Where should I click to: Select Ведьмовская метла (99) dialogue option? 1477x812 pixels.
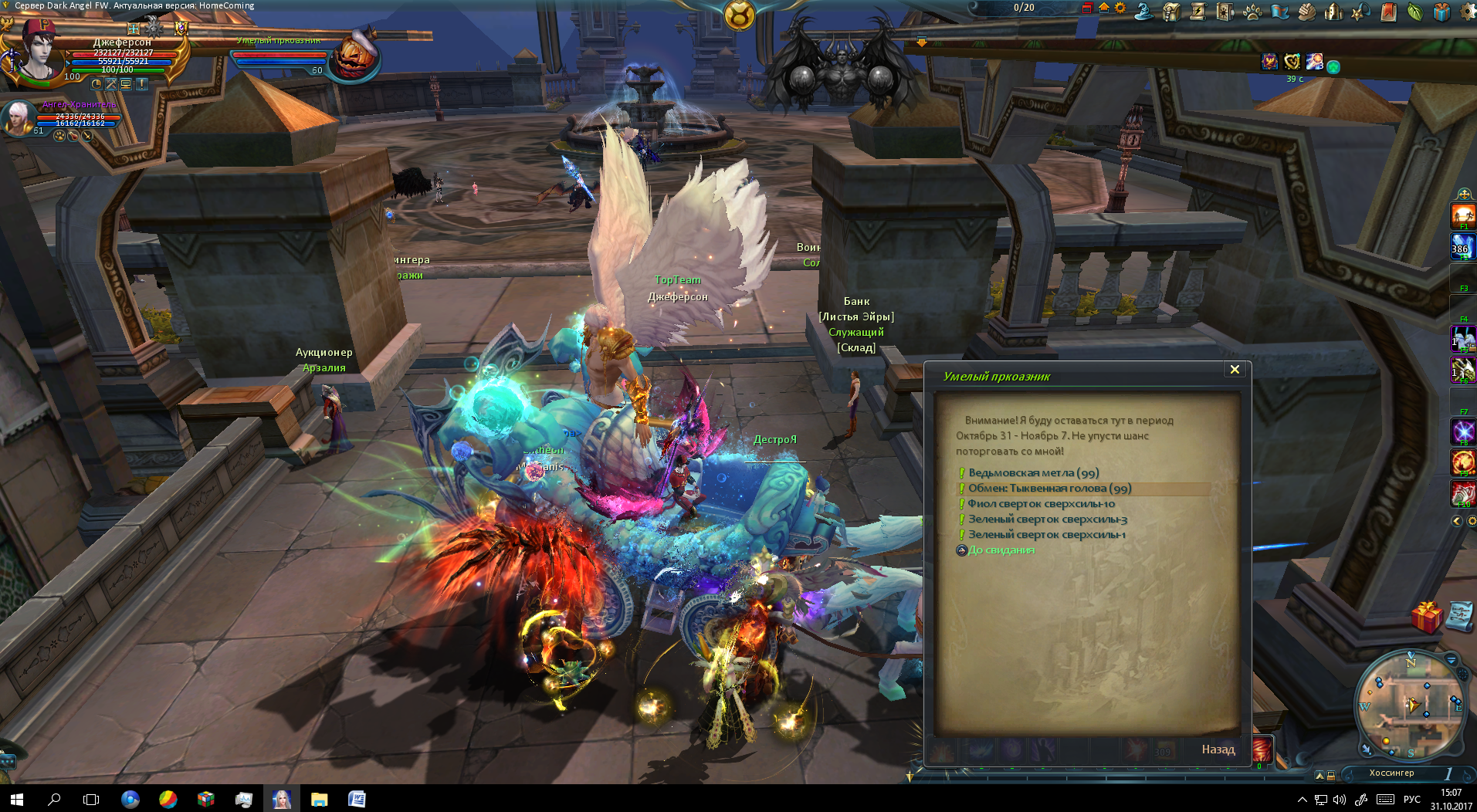pyautogui.click(x=1033, y=473)
